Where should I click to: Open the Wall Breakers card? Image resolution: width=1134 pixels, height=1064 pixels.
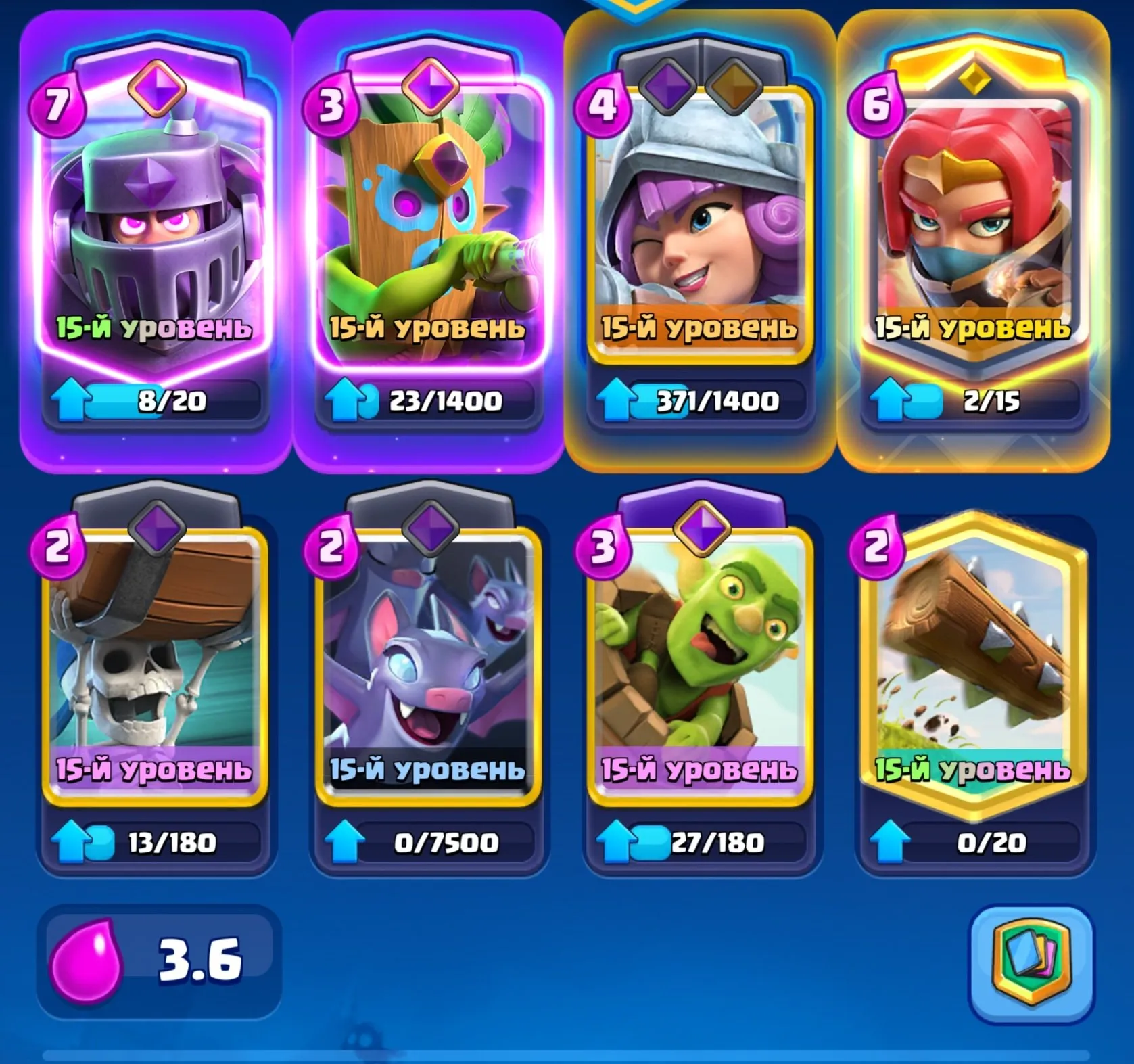[x=157, y=670]
